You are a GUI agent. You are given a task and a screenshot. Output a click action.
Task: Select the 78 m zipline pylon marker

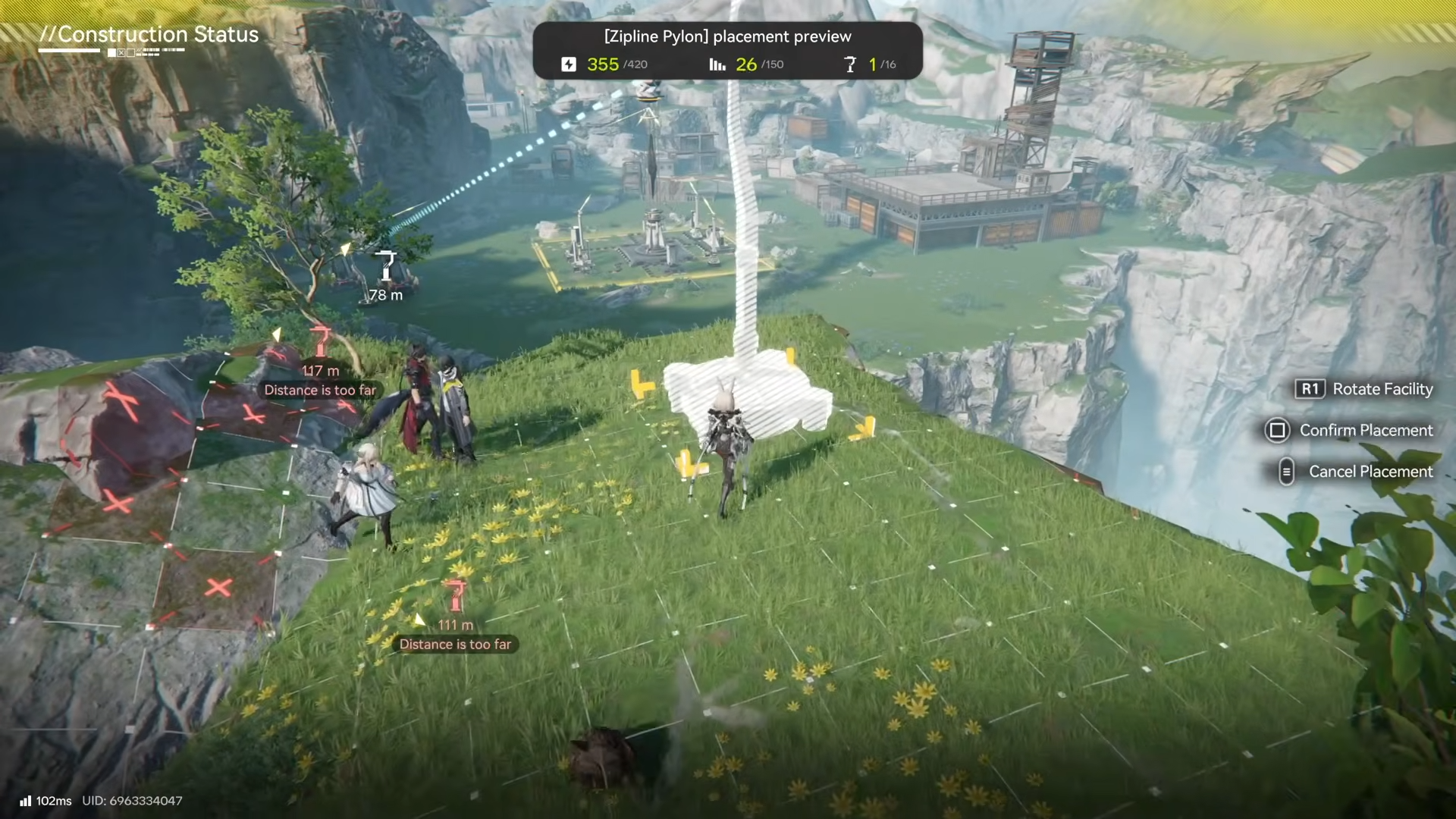[387, 267]
